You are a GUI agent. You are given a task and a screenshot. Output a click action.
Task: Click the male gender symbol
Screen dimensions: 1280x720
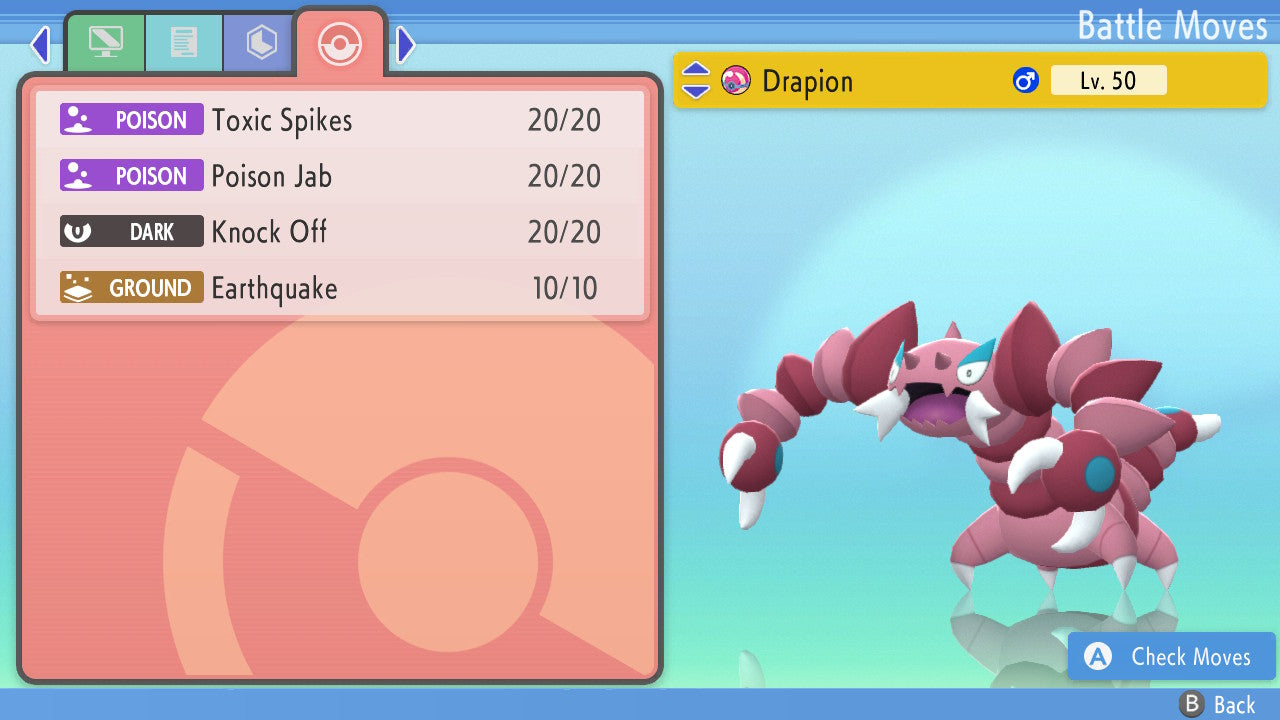[1027, 80]
